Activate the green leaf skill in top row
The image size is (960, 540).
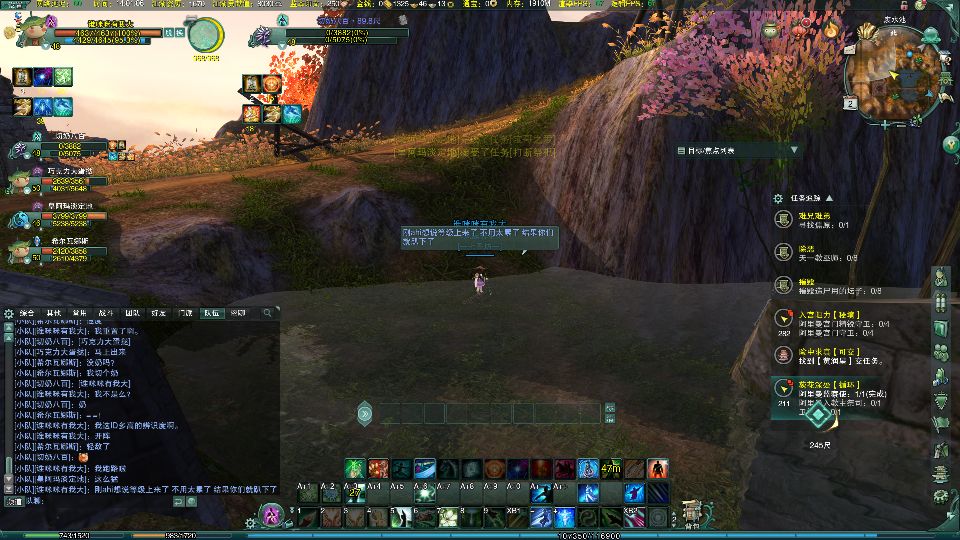coord(354,468)
